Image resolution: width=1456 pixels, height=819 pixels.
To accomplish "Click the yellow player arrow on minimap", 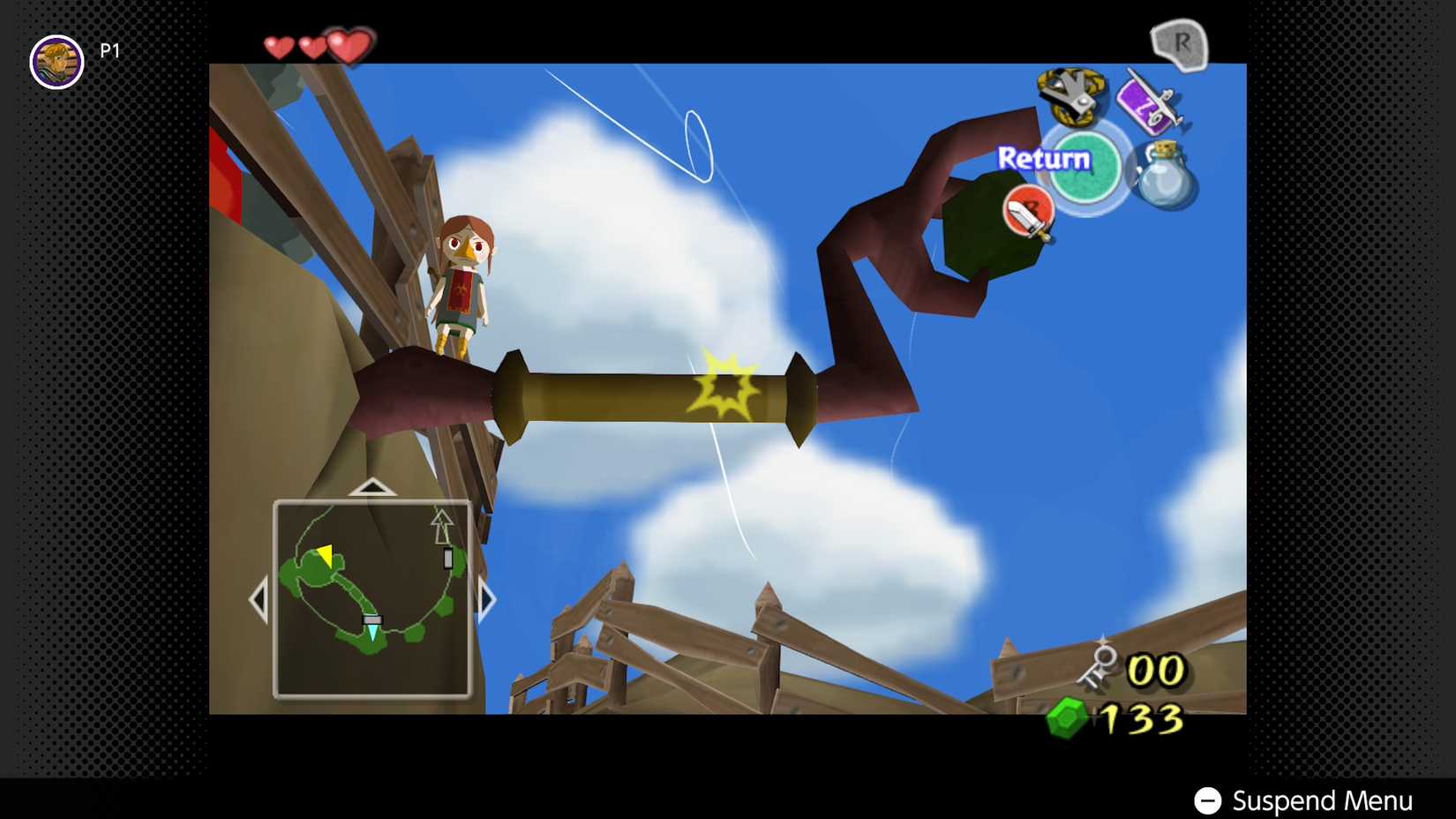I will click(x=323, y=556).
